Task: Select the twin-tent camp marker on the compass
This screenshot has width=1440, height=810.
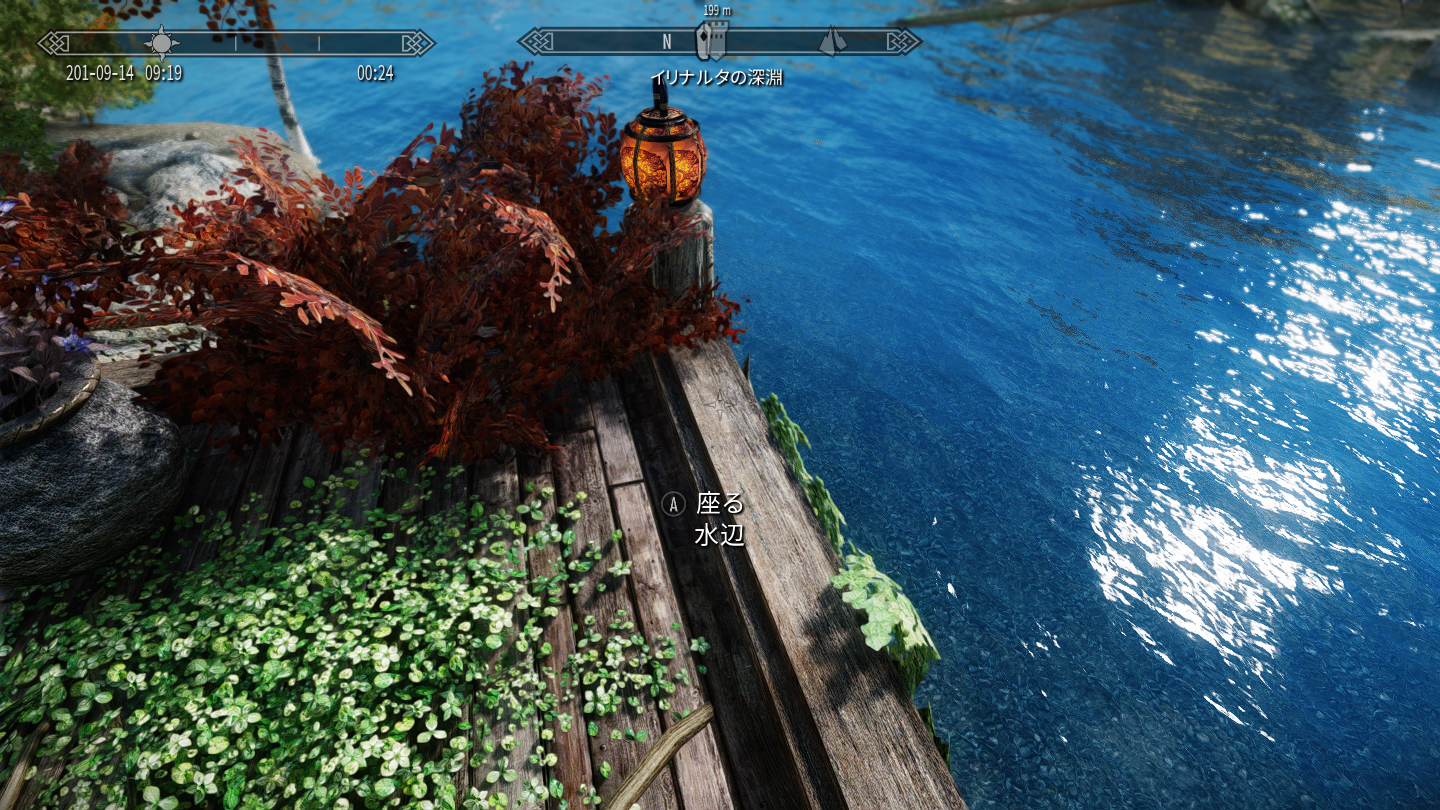Action: pyautogui.click(x=832, y=41)
